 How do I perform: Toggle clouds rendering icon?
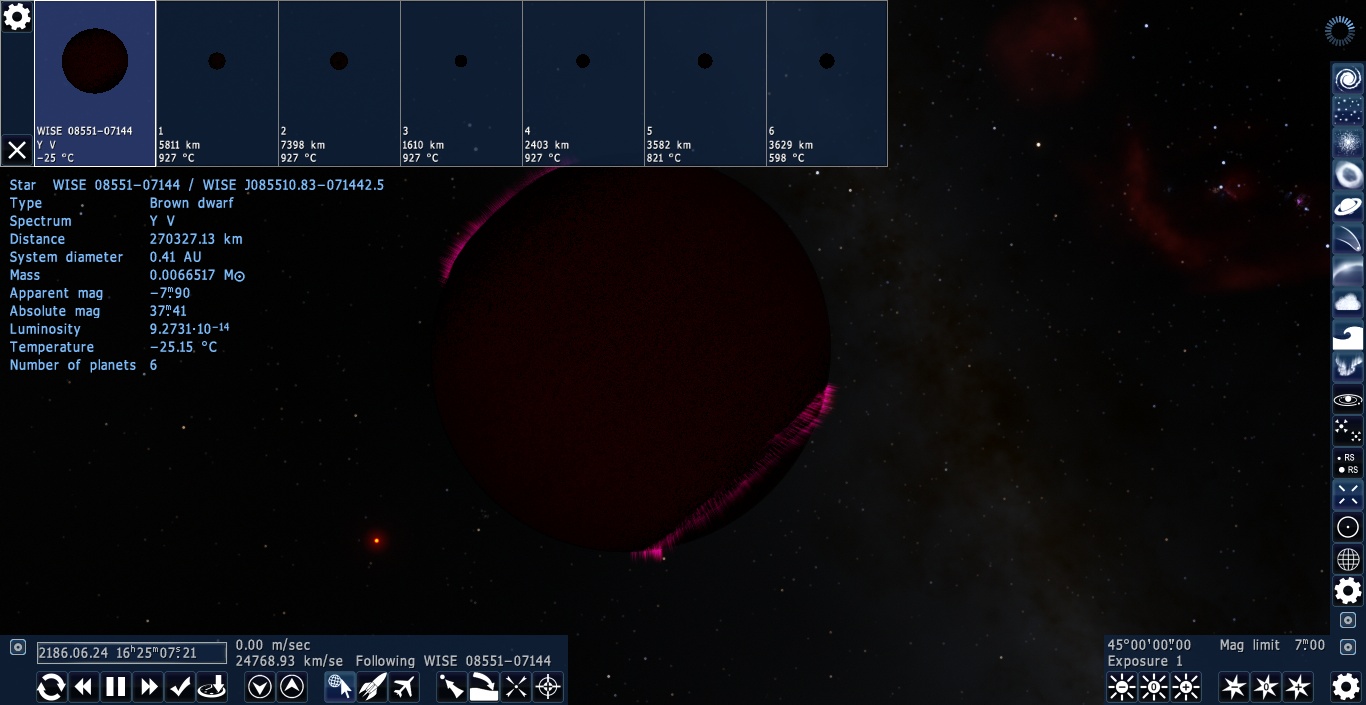1347,303
